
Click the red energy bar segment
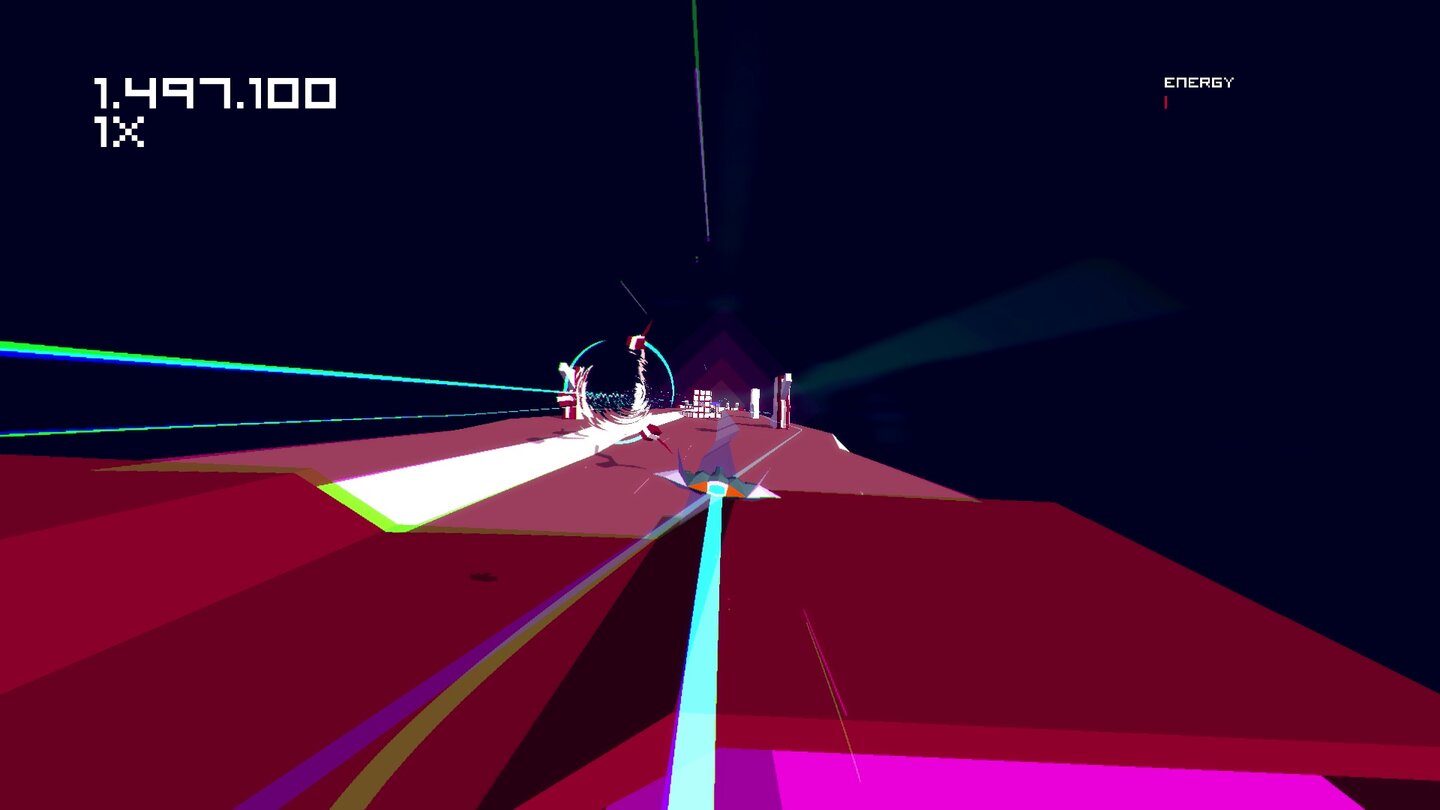pos(1165,103)
